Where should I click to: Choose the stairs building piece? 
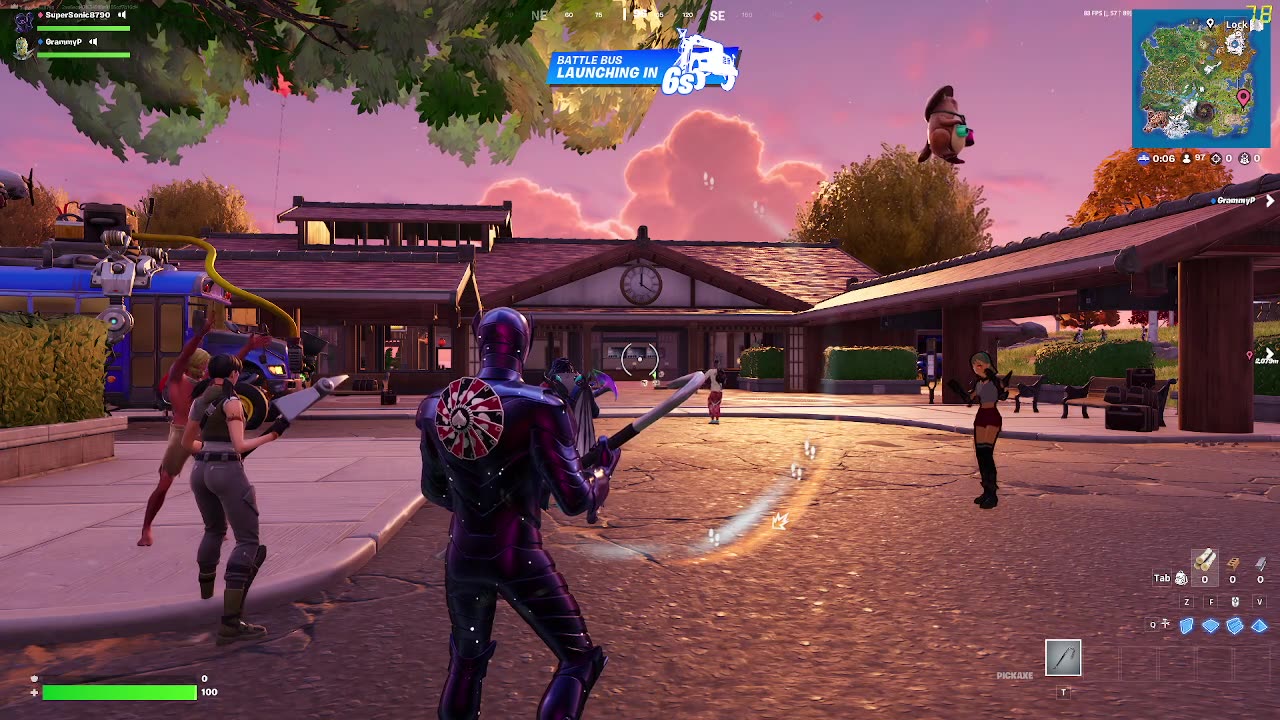tap(1235, 626)
